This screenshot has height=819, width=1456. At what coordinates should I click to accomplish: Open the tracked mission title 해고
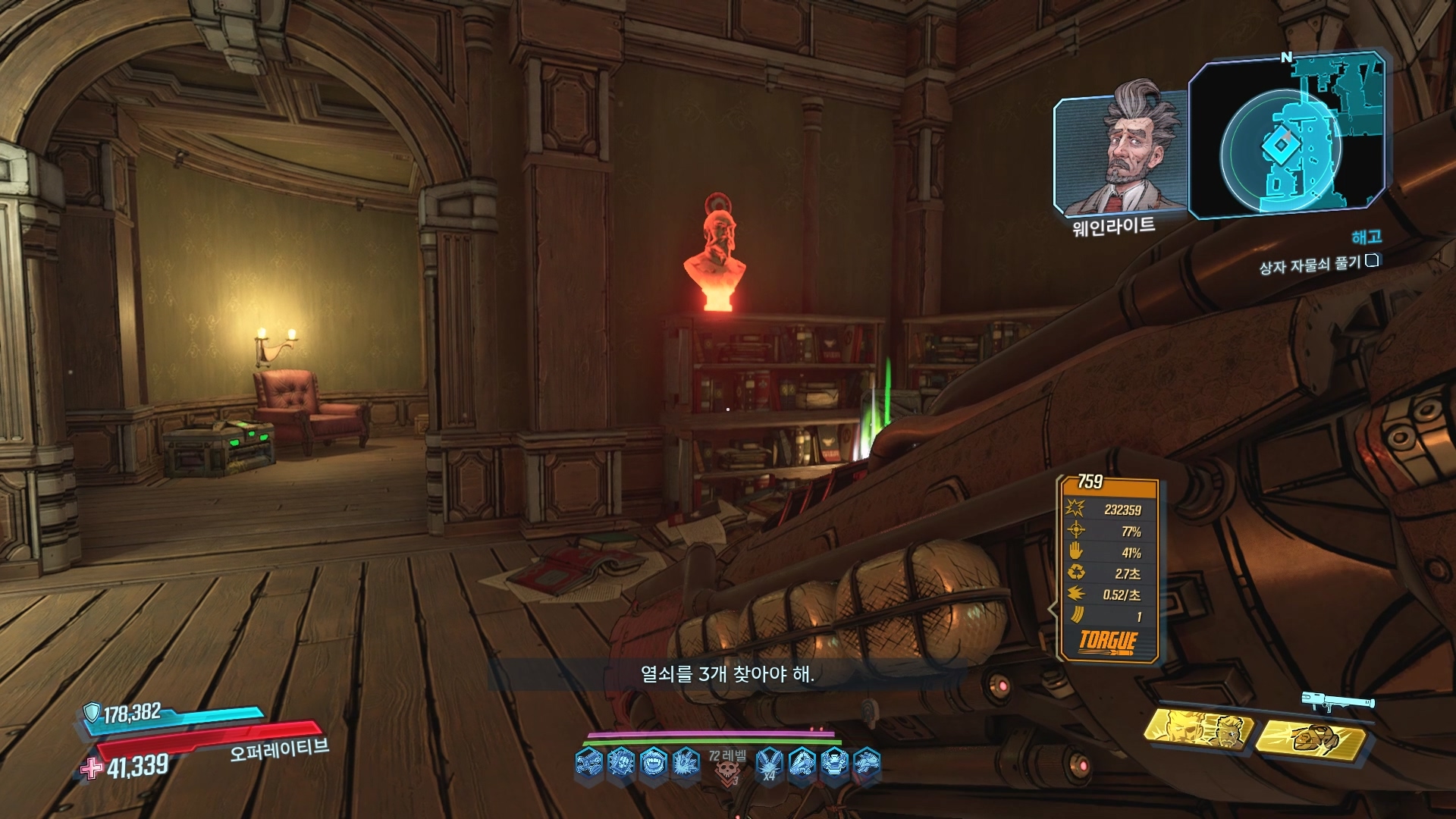(x=1366, y=238)
